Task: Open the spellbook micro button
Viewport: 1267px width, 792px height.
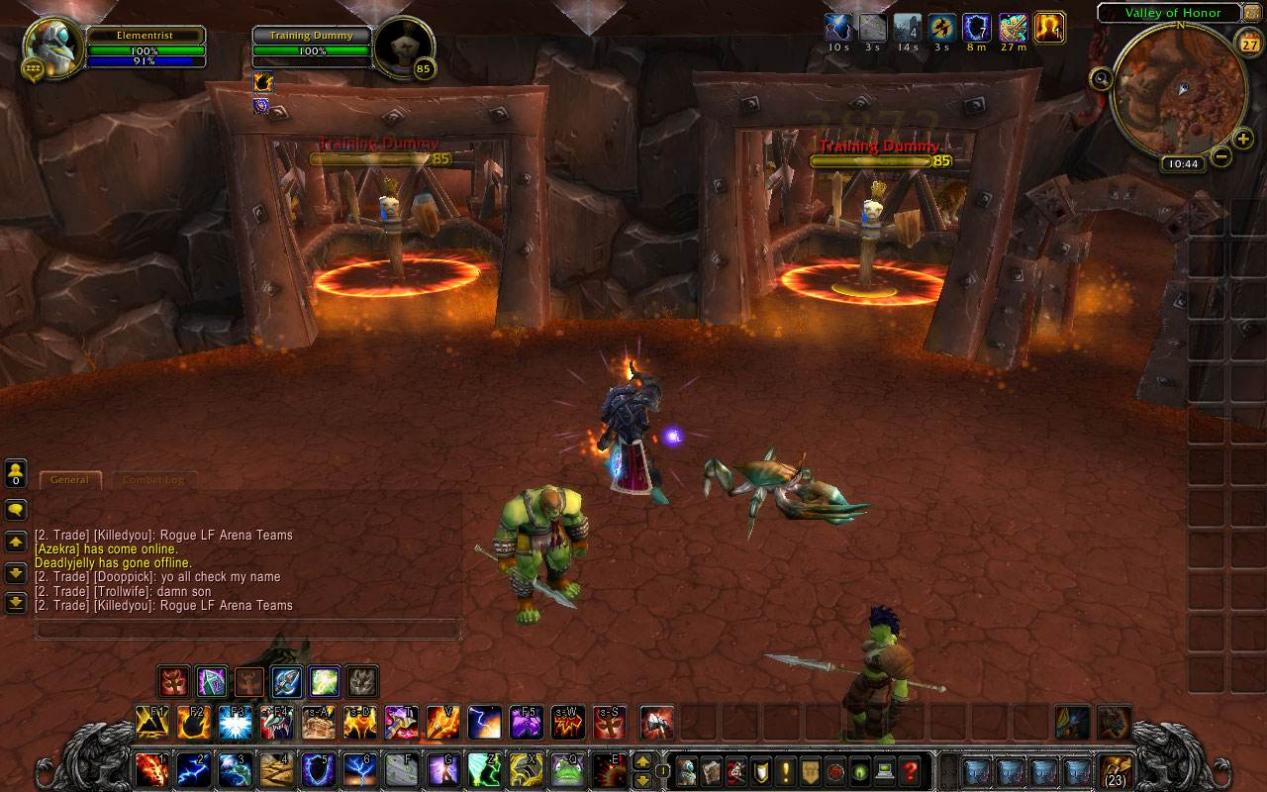Action: (710, 771)
